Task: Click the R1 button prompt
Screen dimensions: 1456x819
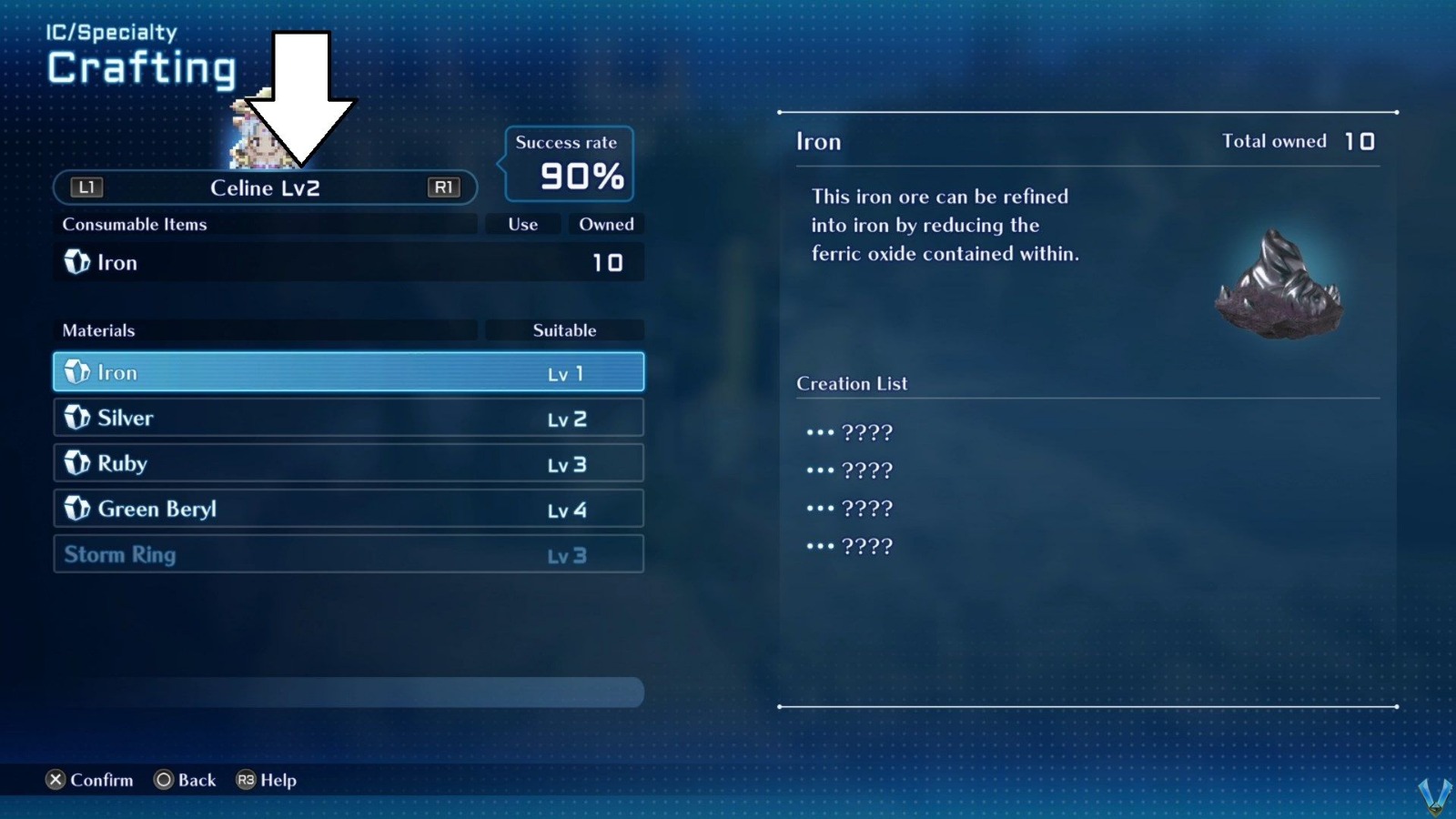Action: [443, 188]
